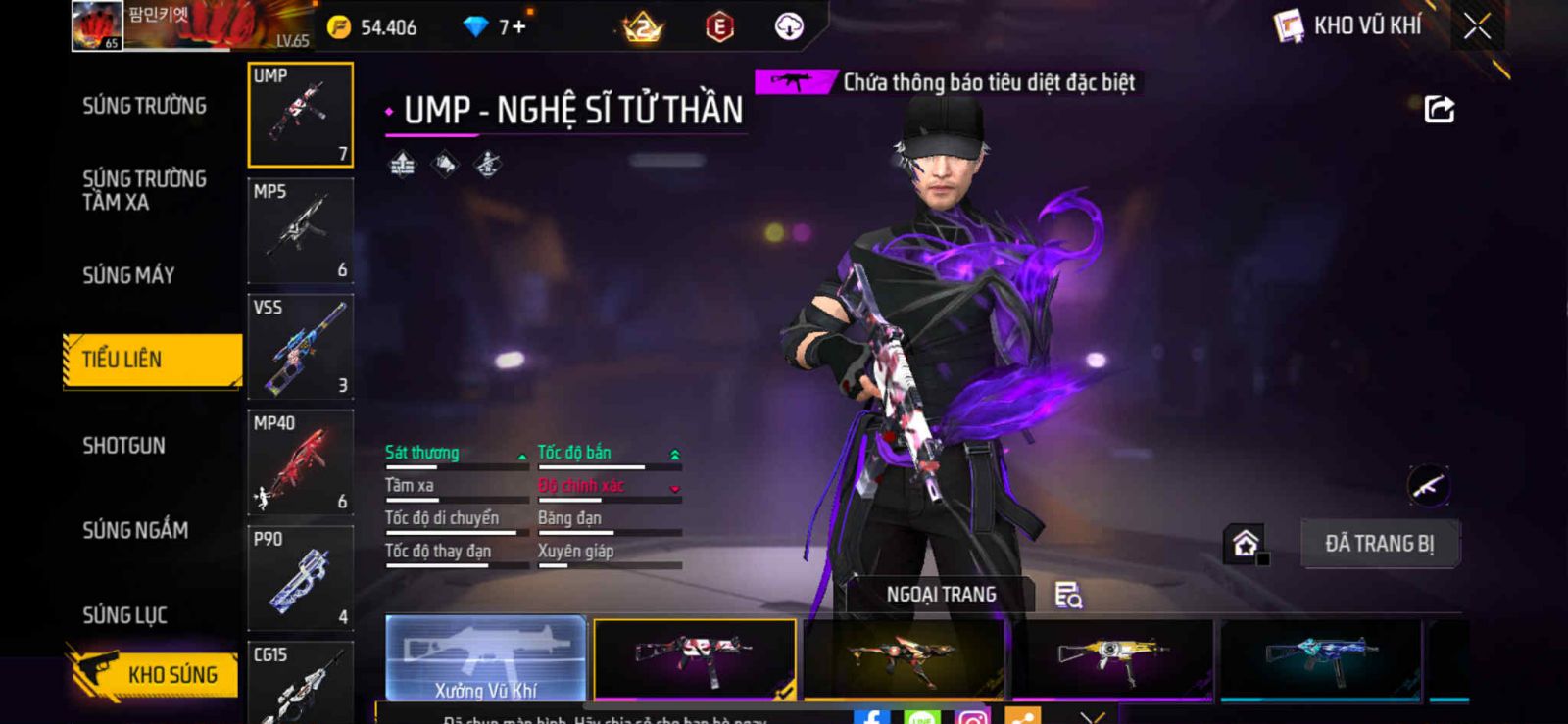This screenshot has width=1568, height=724.
Task: Click the Đã Trang Bị button
Action: pyautogui.click(x=1379, y=544)
